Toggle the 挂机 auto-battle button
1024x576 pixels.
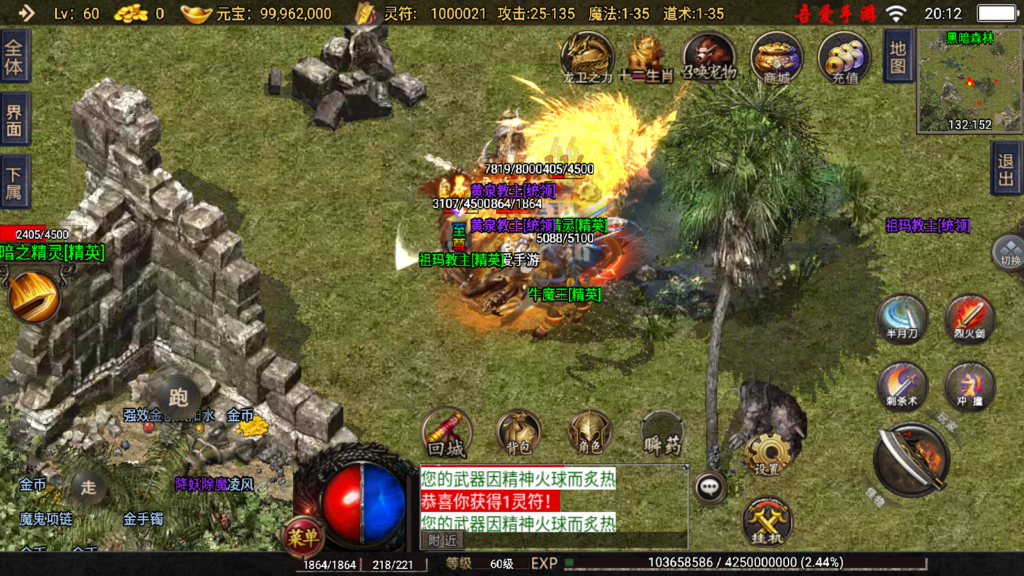click(x=767, y=521)
